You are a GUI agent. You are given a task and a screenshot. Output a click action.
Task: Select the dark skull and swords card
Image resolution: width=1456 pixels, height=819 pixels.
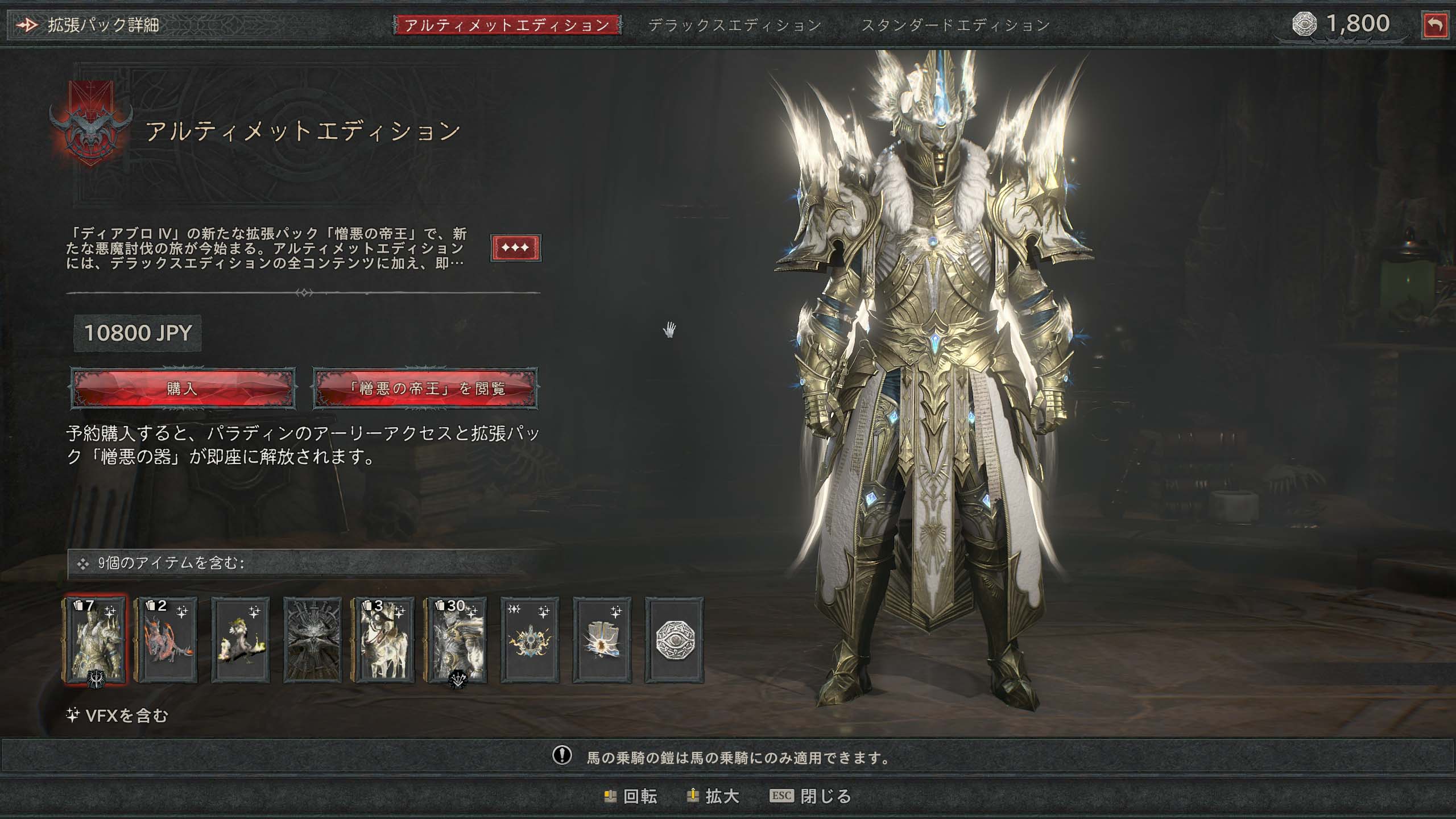click(x=312, y=640)
